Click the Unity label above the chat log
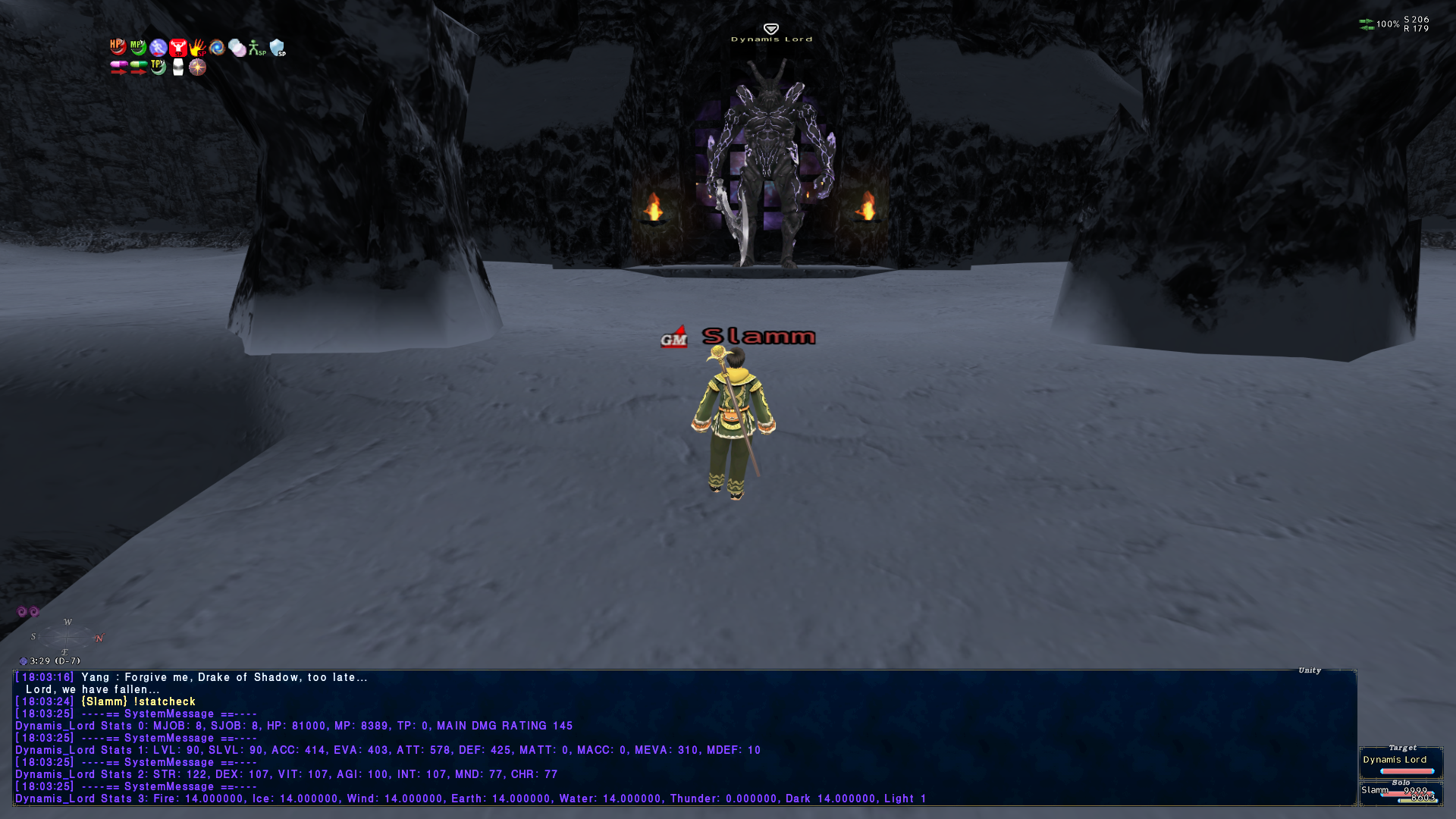The height and width of the screenshot is (819, 1456). [x=1308, y=670]
